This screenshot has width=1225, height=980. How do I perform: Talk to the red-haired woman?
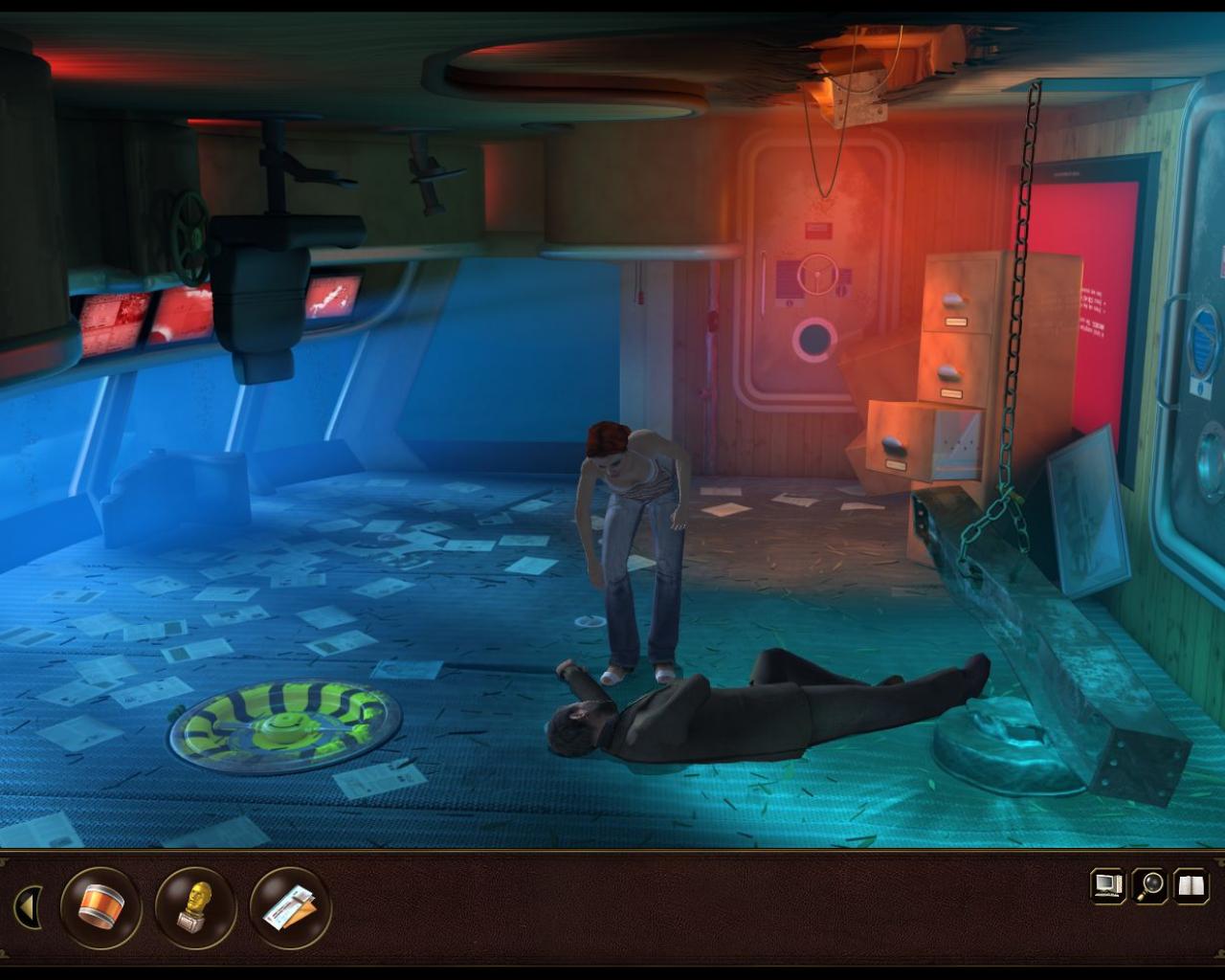tap(632, 517)
